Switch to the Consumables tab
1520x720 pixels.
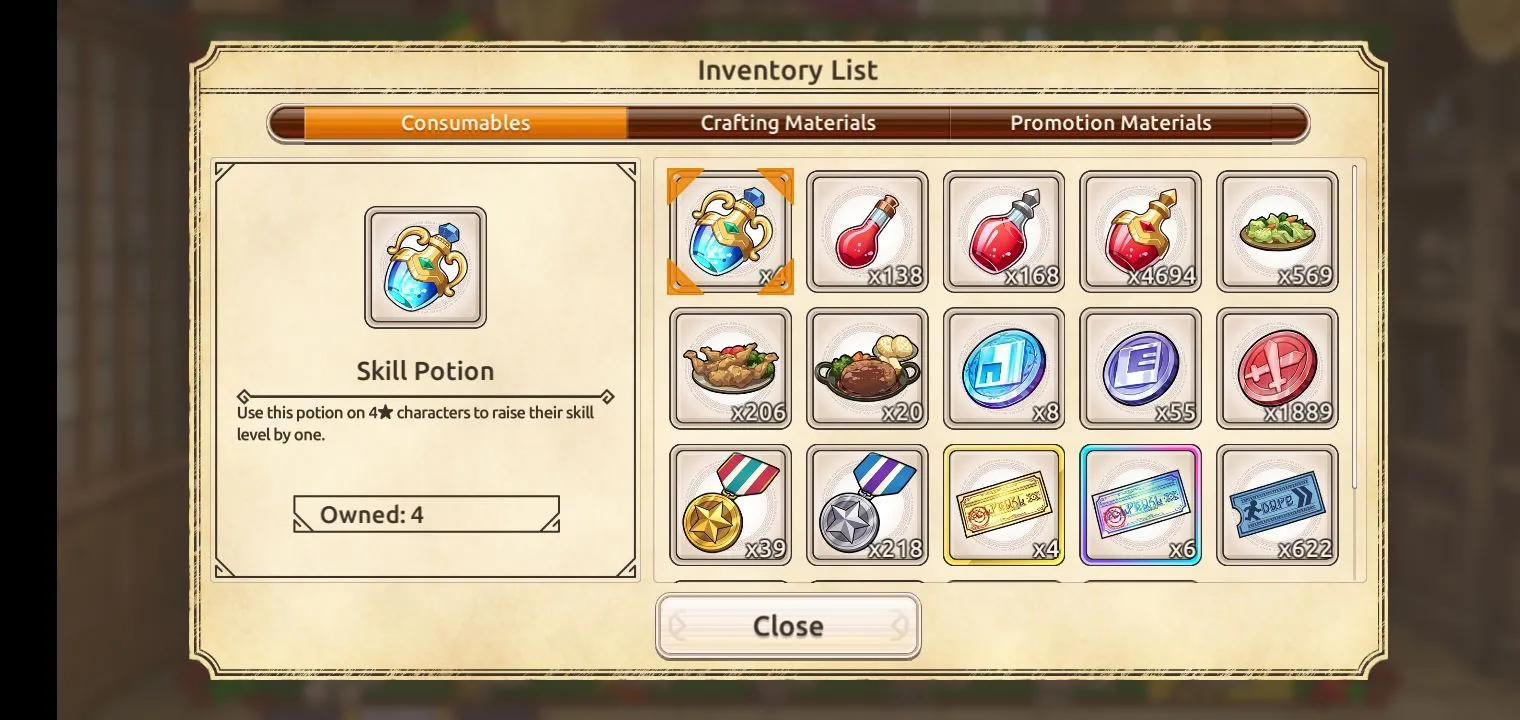pos(466,123)
